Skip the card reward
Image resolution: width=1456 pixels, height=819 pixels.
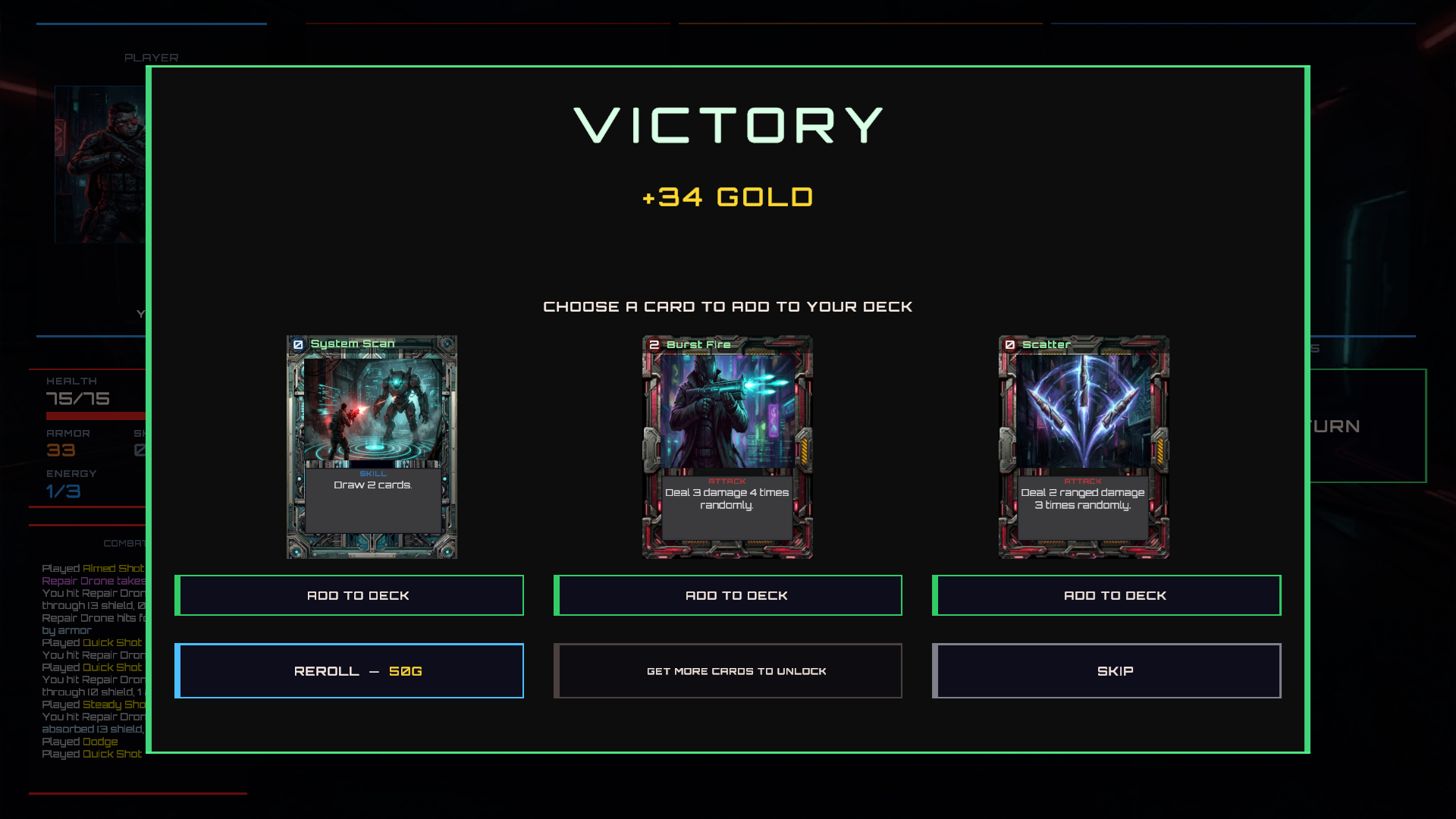click(1106, 671)
